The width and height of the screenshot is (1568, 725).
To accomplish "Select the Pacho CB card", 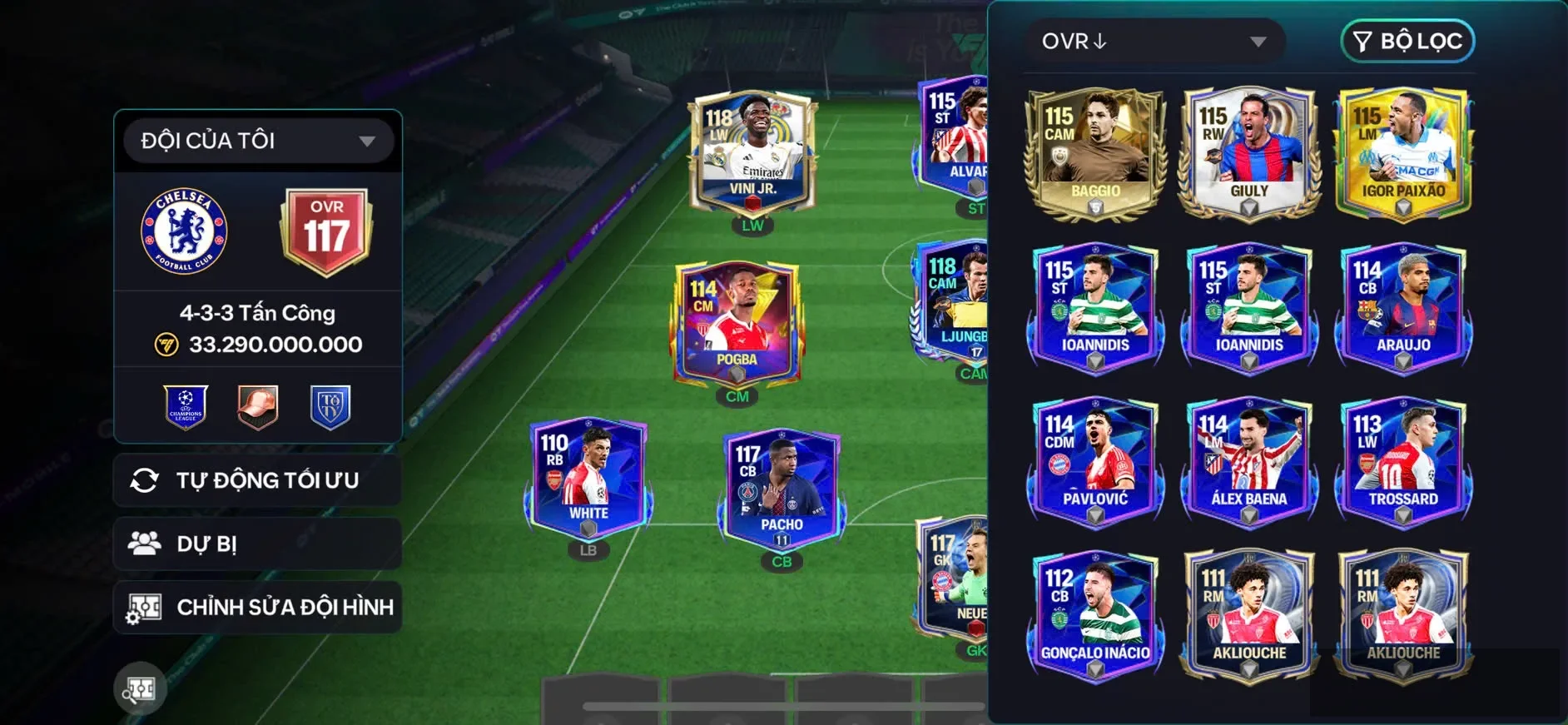I will tap(781, 489).
